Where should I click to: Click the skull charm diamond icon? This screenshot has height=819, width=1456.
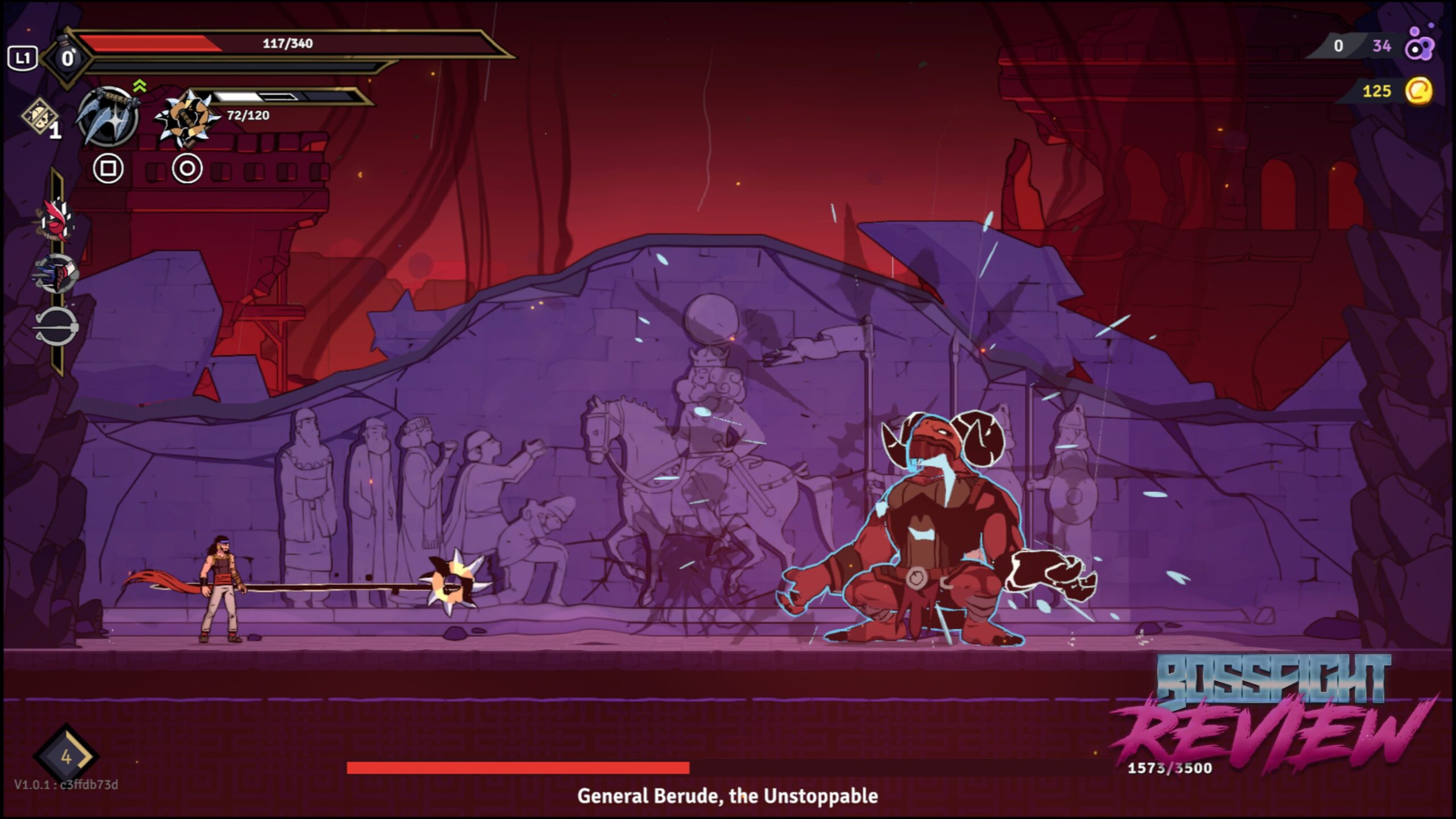coord(40,116)
